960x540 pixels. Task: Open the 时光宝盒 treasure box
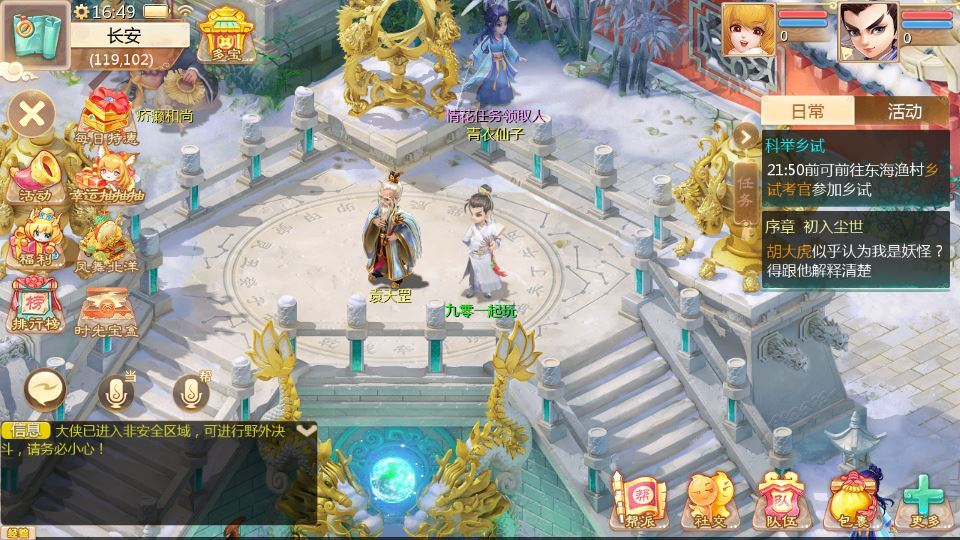(x=110, y=310)
